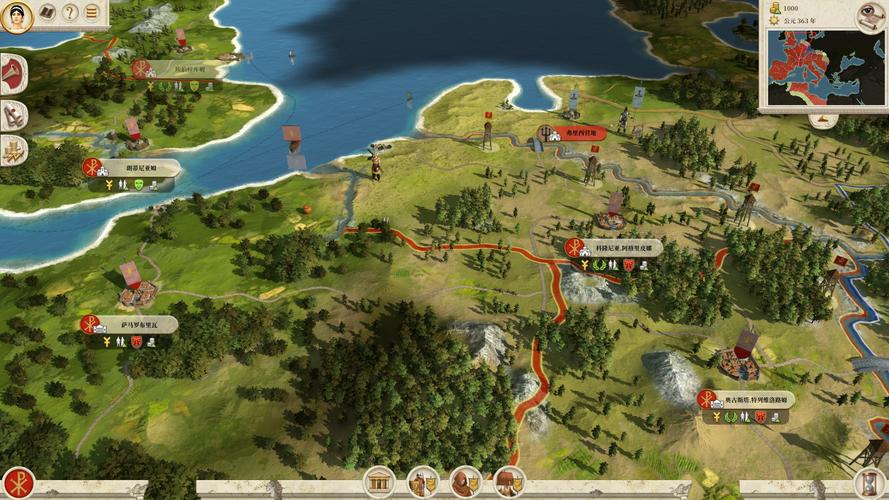Click the campaign minimap
The image size is (889, 500).
coord(826,66)
